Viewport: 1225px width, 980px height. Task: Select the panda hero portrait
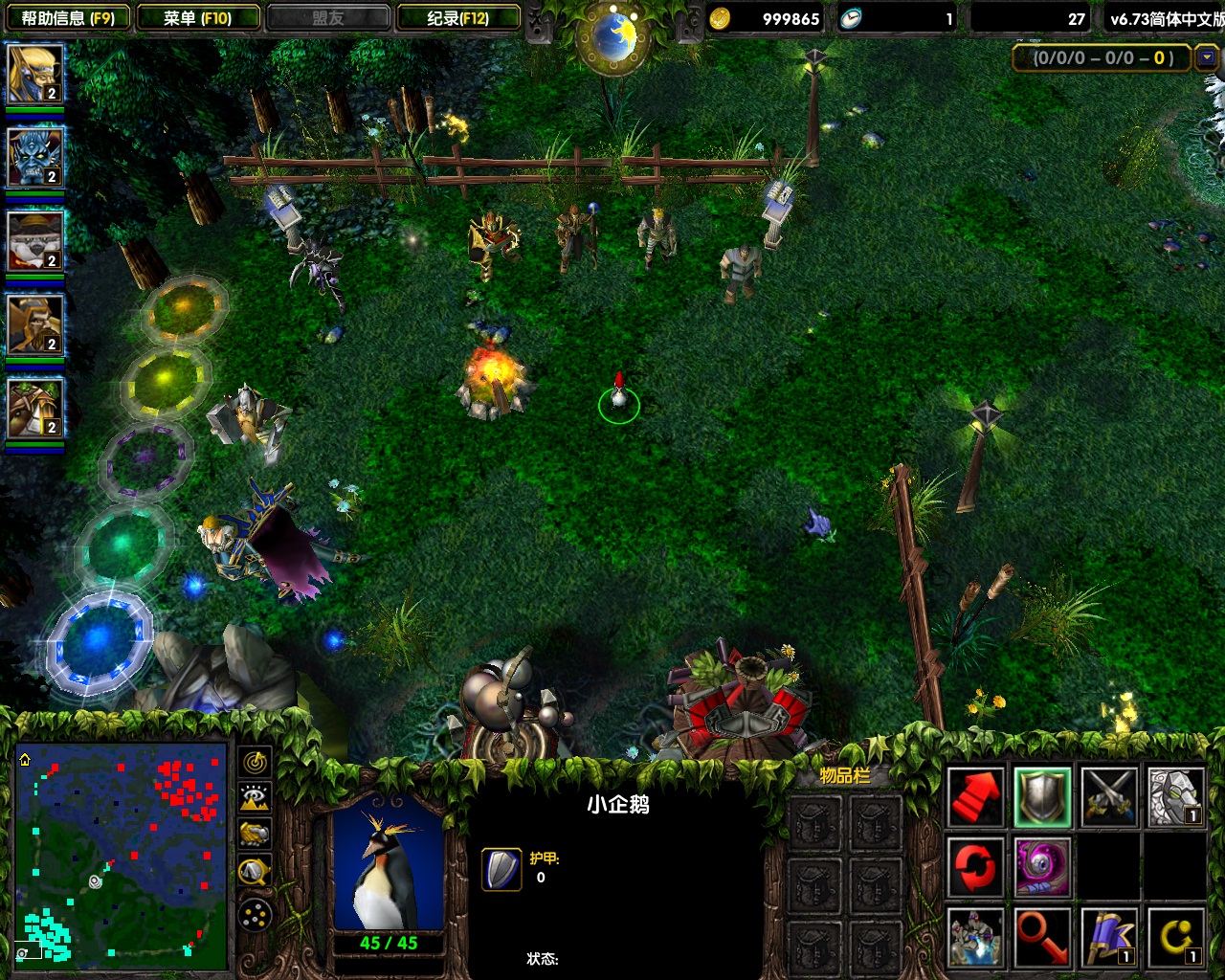point(34,240)
